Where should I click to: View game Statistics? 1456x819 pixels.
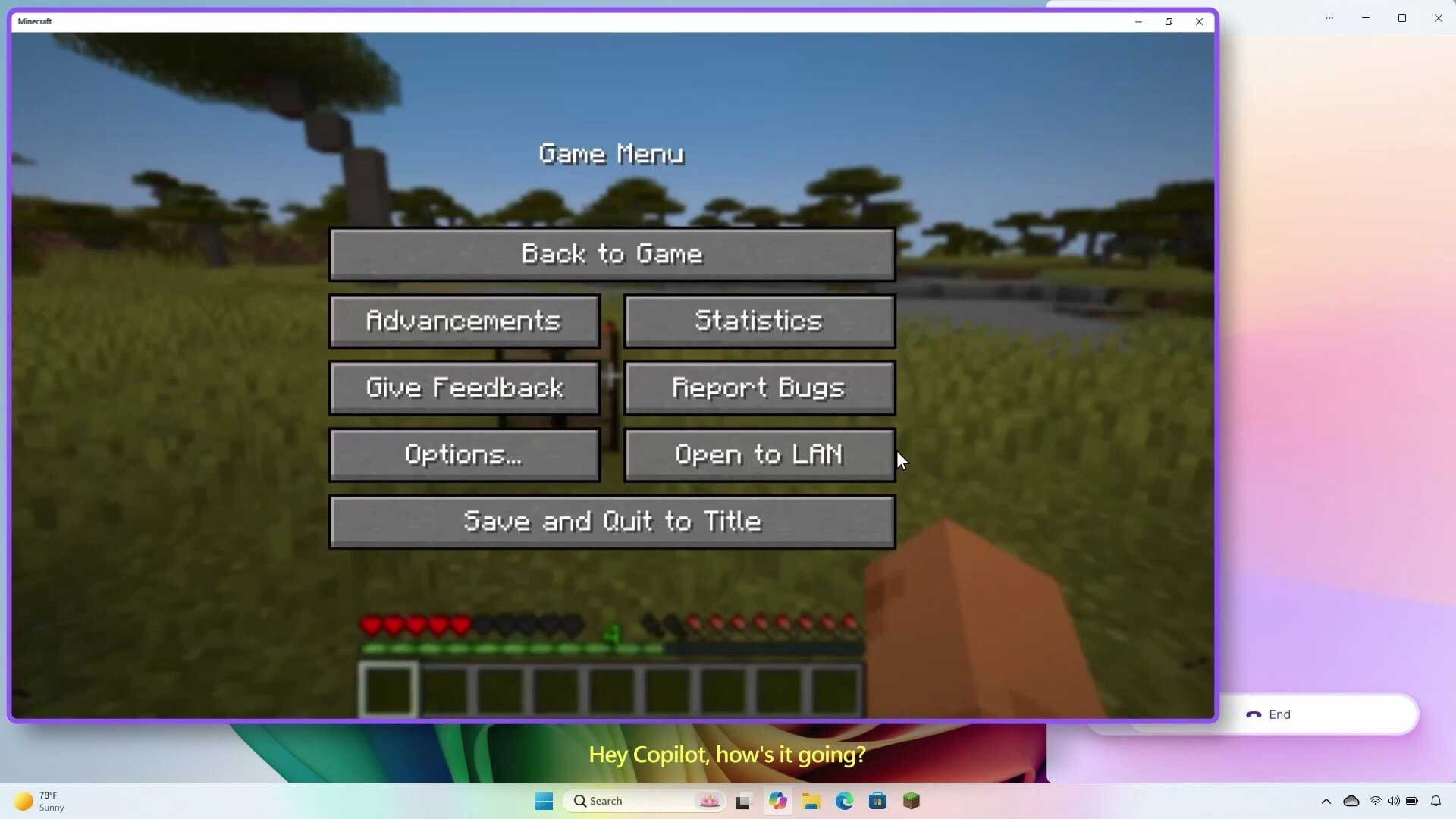759,321
